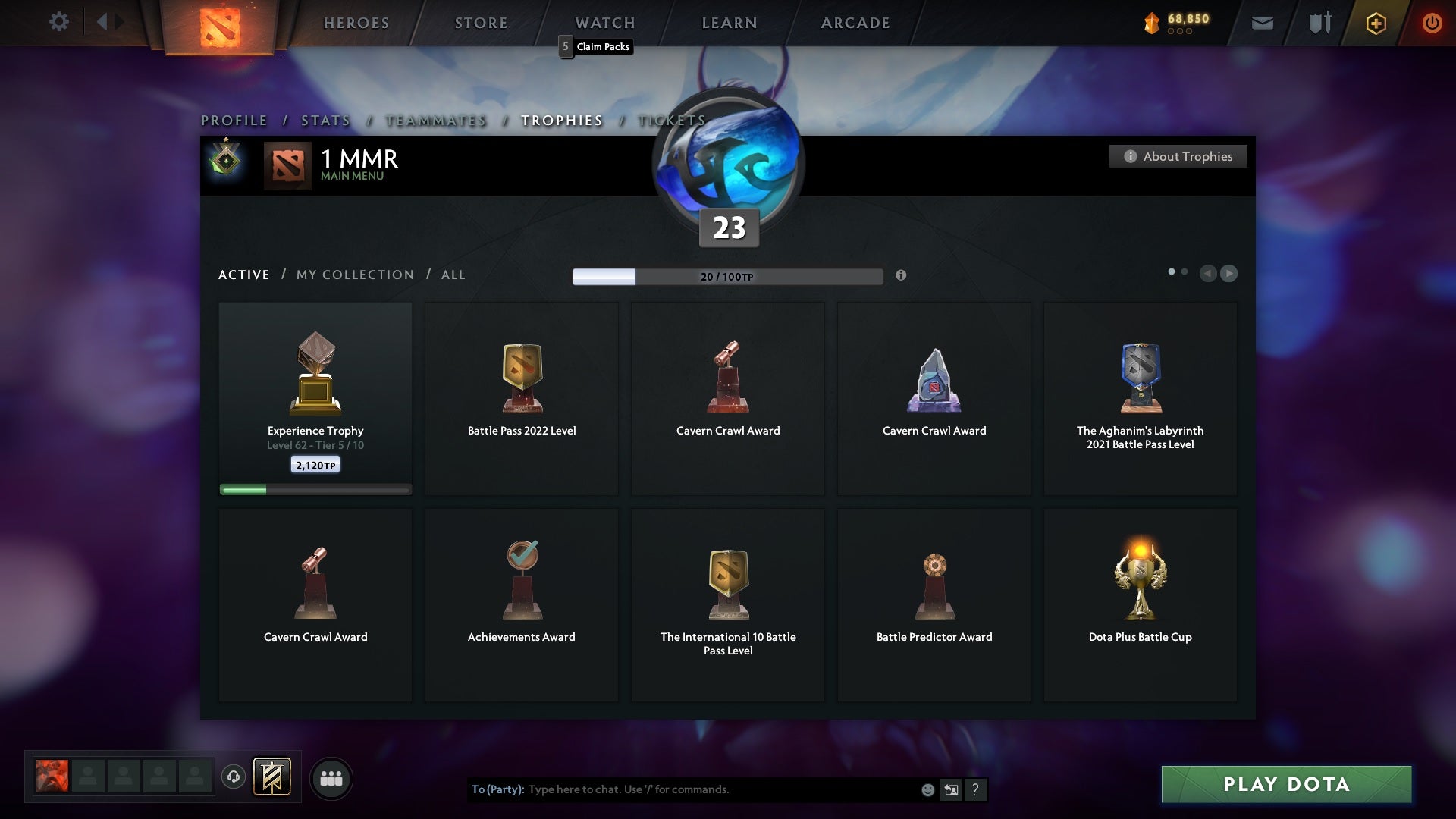This screenshot has width=1456, height=819.
Task: Select the ARCADE menu item
Action: [854, 23]
